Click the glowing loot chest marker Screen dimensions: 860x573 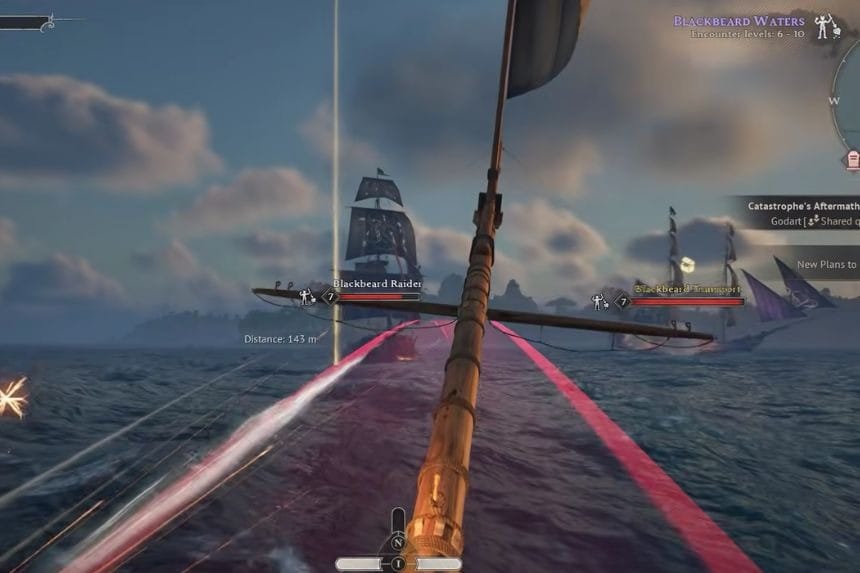pos(688,264)
